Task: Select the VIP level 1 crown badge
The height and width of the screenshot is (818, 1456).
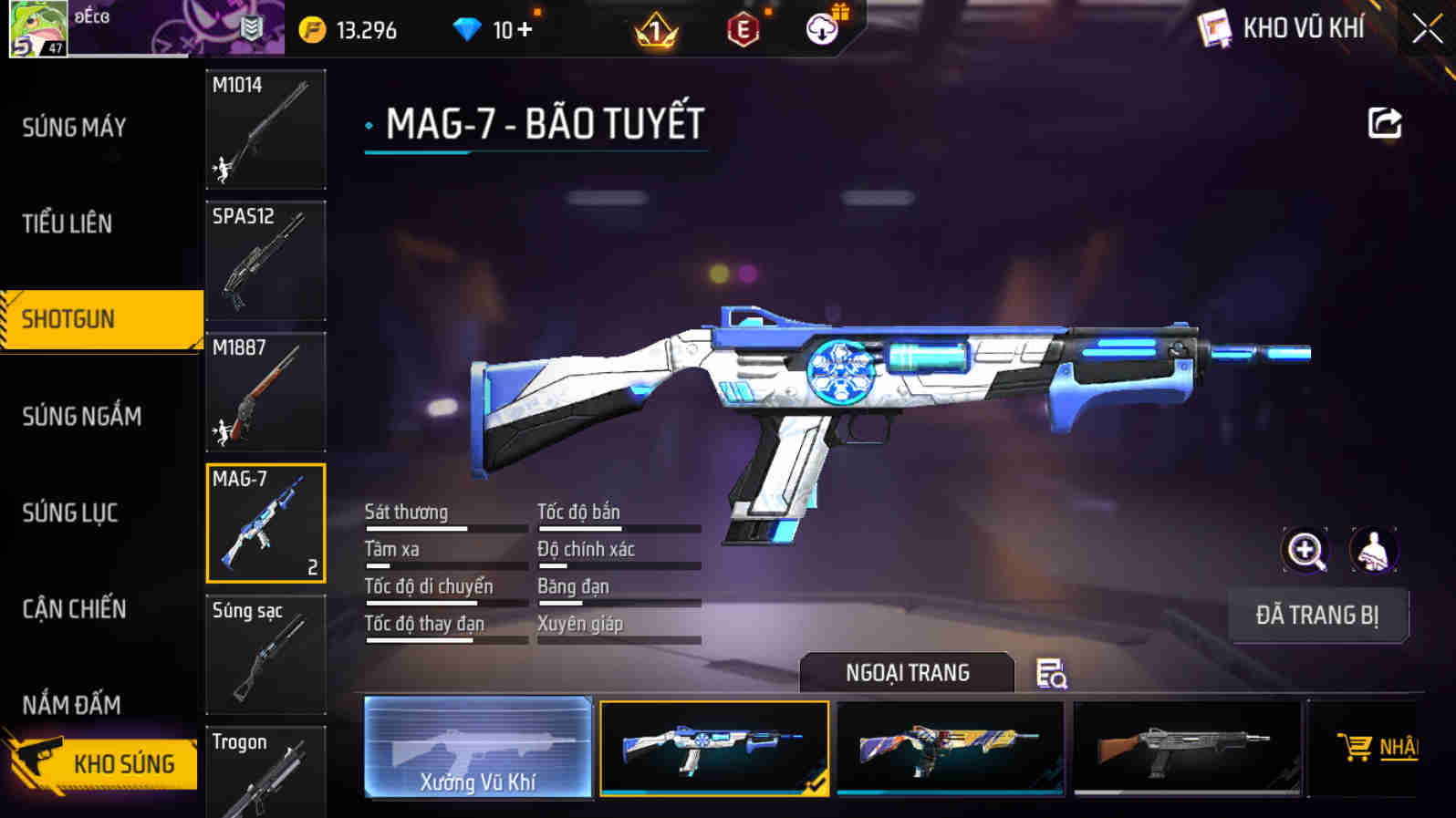Action: coord(656,28)
